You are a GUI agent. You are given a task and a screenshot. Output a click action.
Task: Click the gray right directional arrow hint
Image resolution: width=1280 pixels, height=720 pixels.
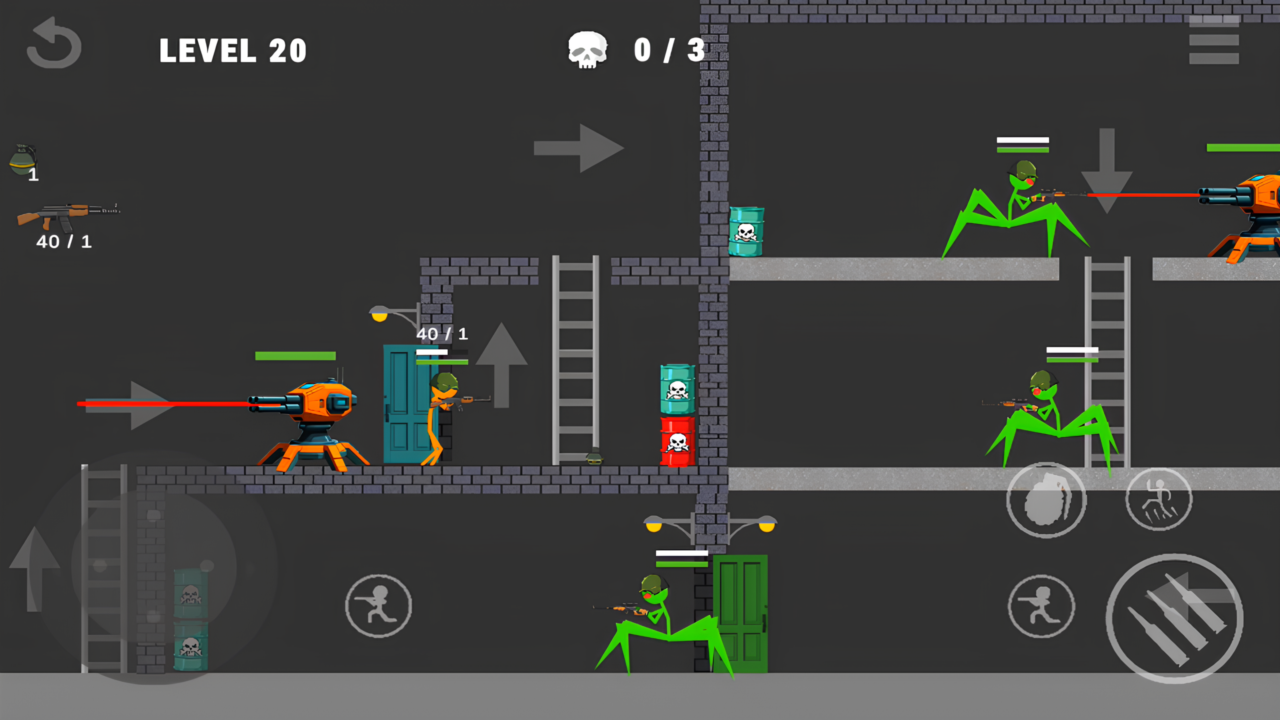pyautogui.click(x=578, y=148)
